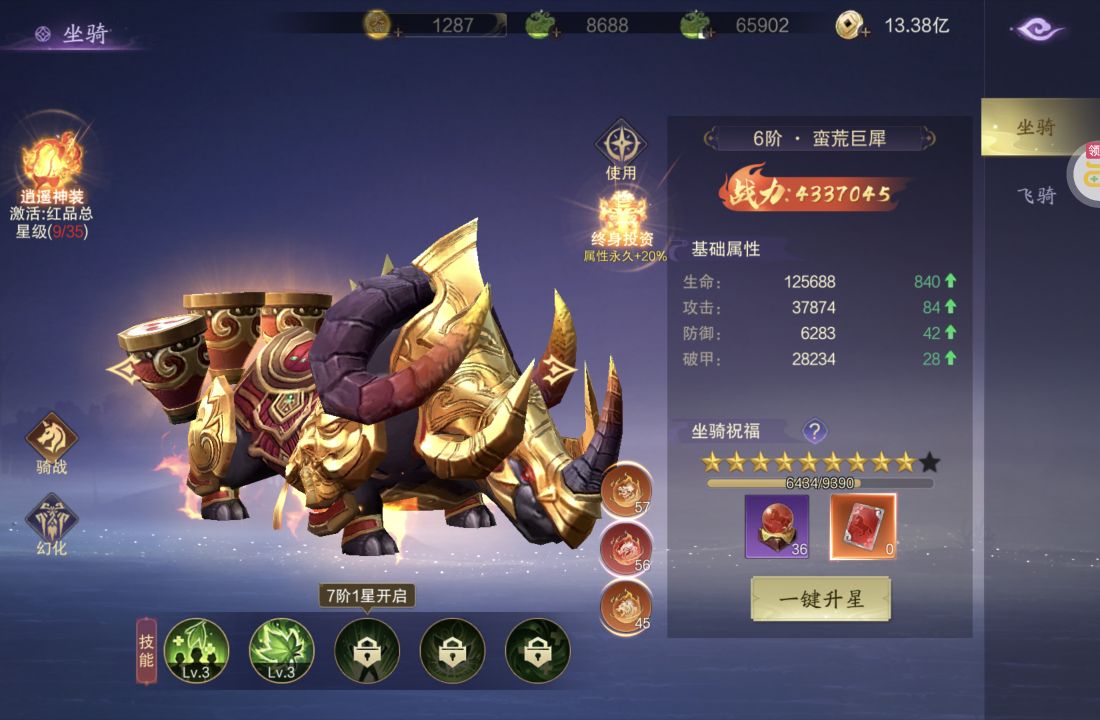The width and height of the screenshot is (1100, 720).
Task: Tap the 使用 compass icon
Action: tap(621, 145)
